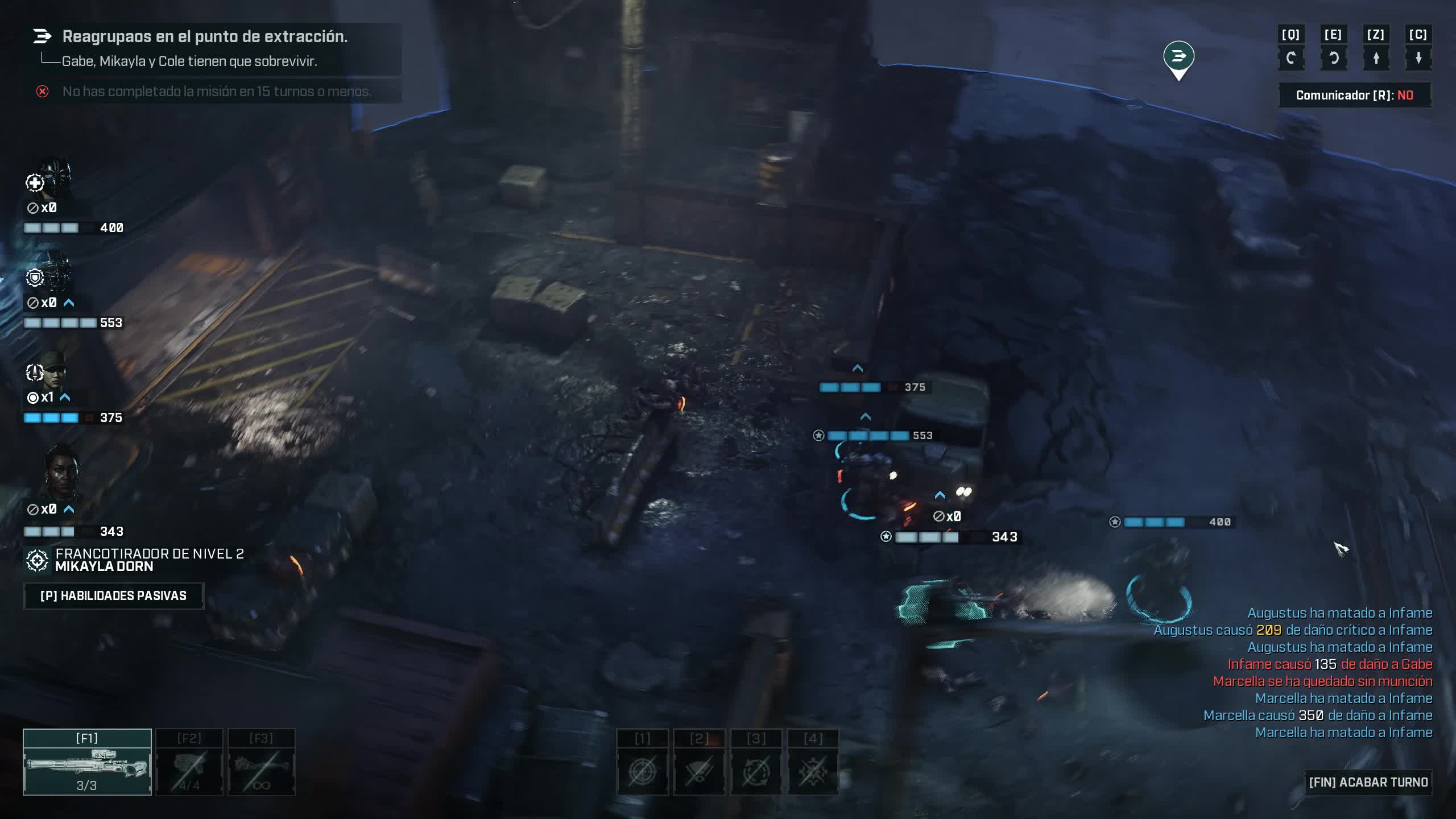End the turn with Acabar Turno
1456x819 pixels.
tap(1367, 782)
